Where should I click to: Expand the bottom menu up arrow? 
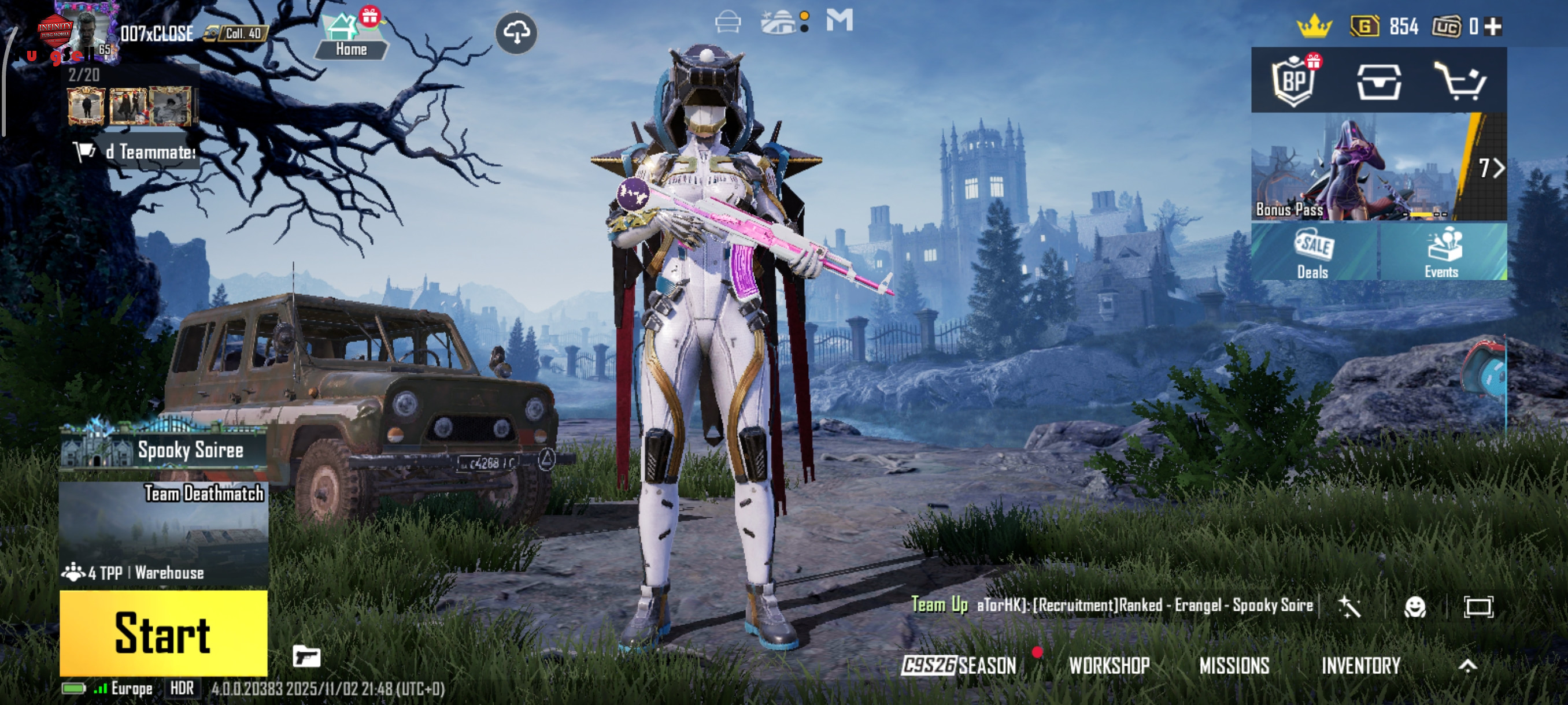(1467, 666)
